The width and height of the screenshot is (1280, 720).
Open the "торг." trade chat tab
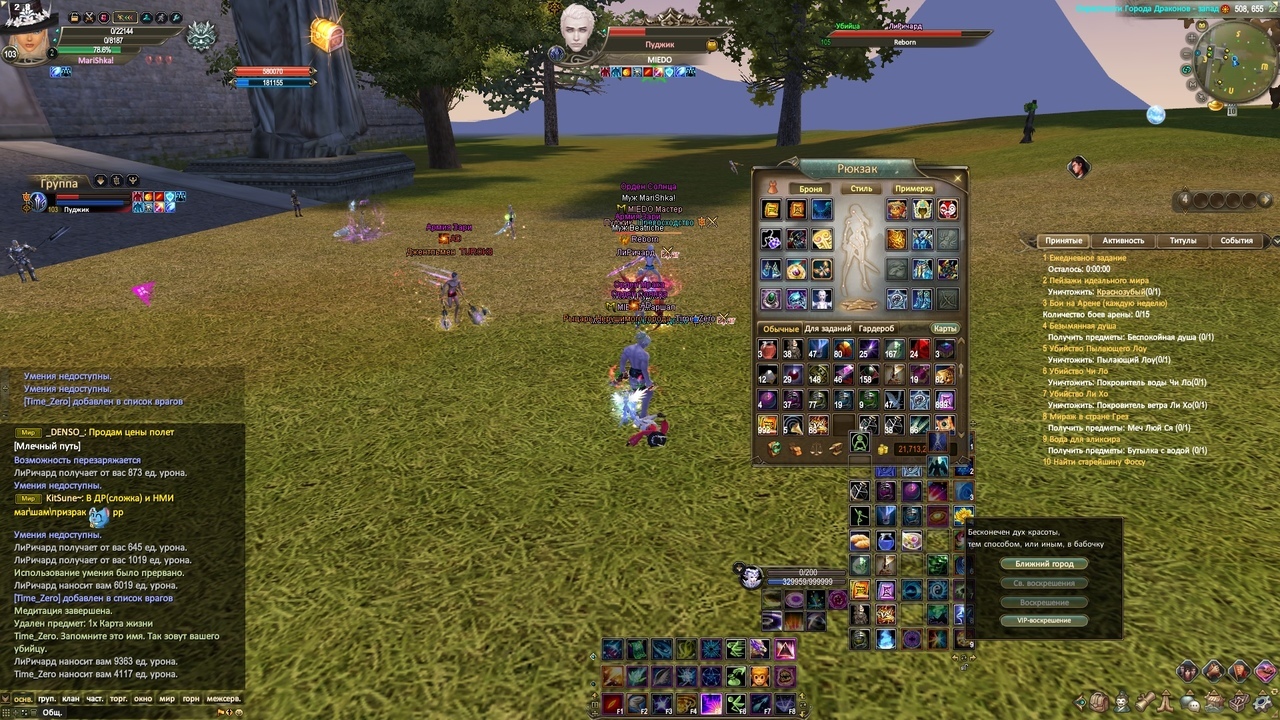[119, 699]
